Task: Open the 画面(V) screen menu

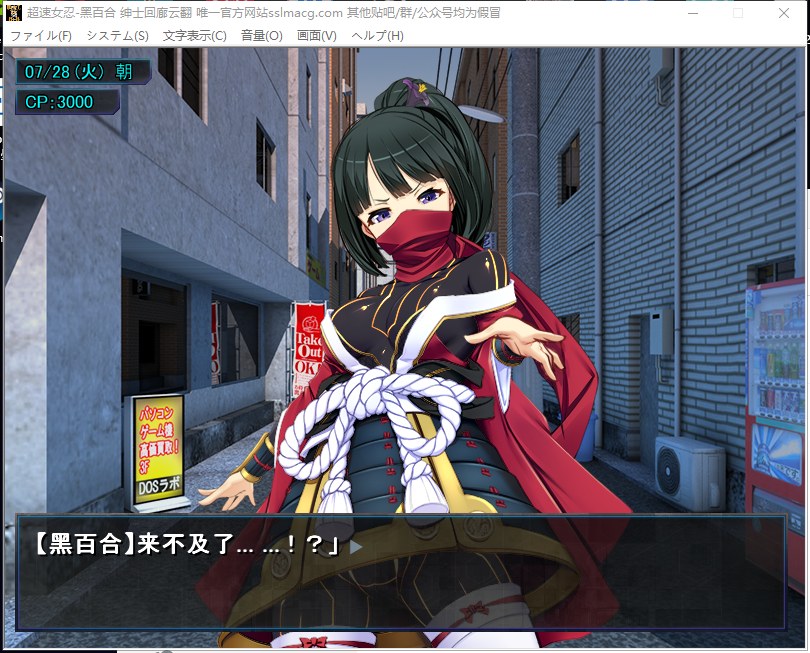Action: [x=317, y=35]
